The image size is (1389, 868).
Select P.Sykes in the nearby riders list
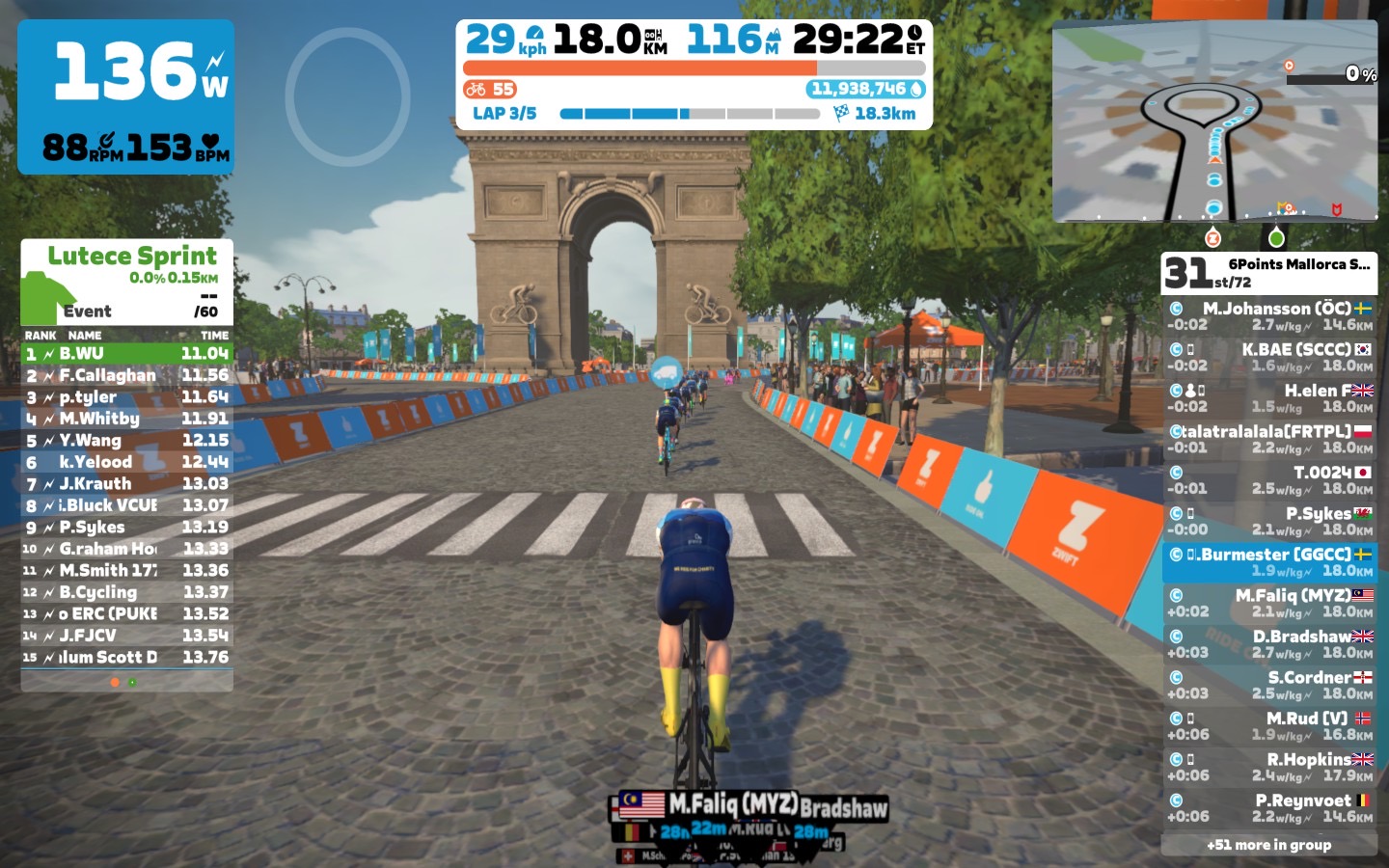point(1269,521)
